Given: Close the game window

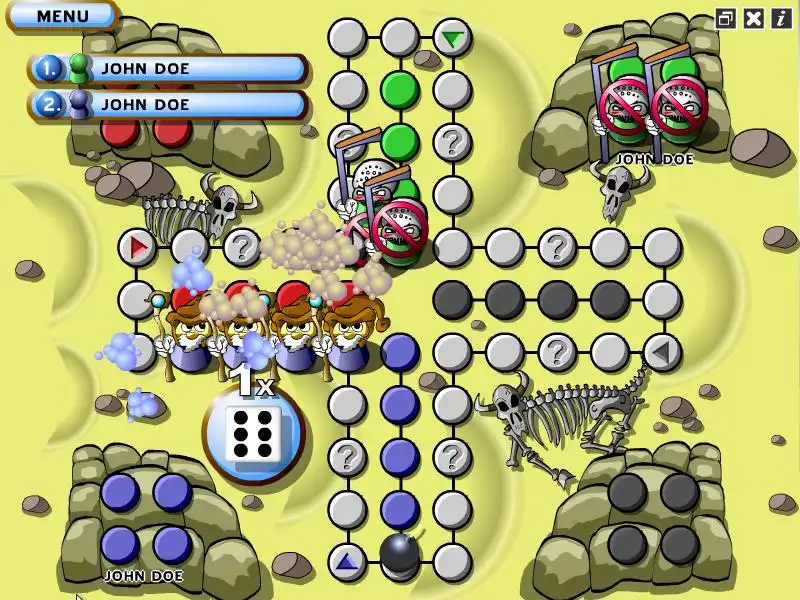Looking at the screenshot, I should pyautogui.click(x=754, y=17).
